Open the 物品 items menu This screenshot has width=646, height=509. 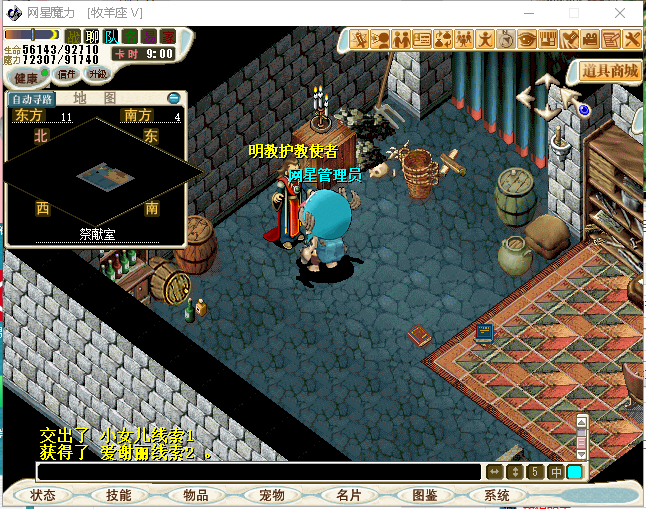pos(195,495)
